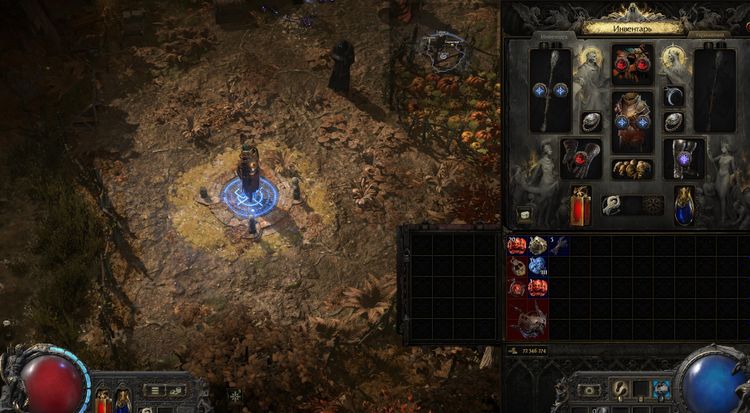Select the crescent amulet slot

[x=676, y=95]
